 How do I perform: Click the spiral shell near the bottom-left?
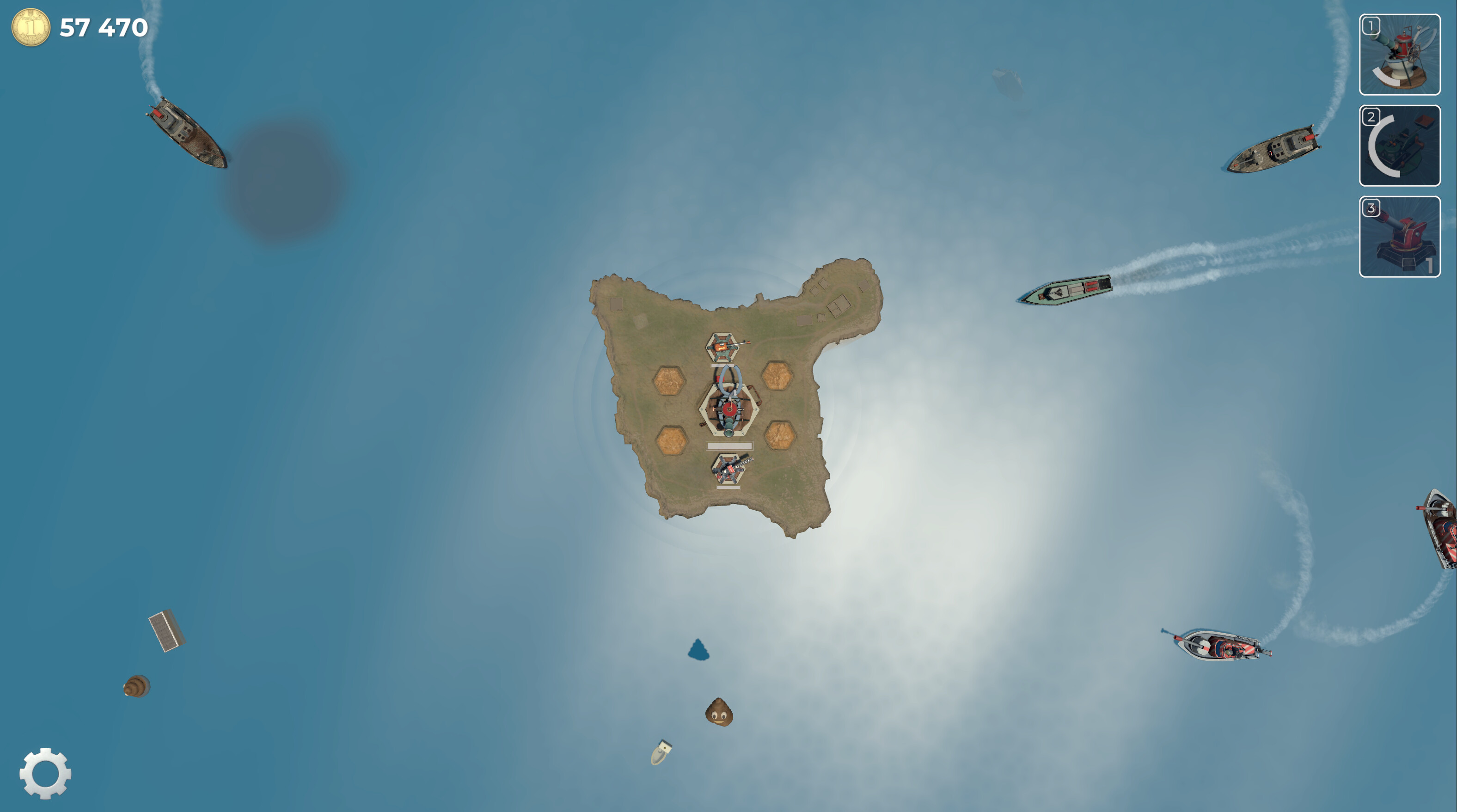click(x=136, y=685)
